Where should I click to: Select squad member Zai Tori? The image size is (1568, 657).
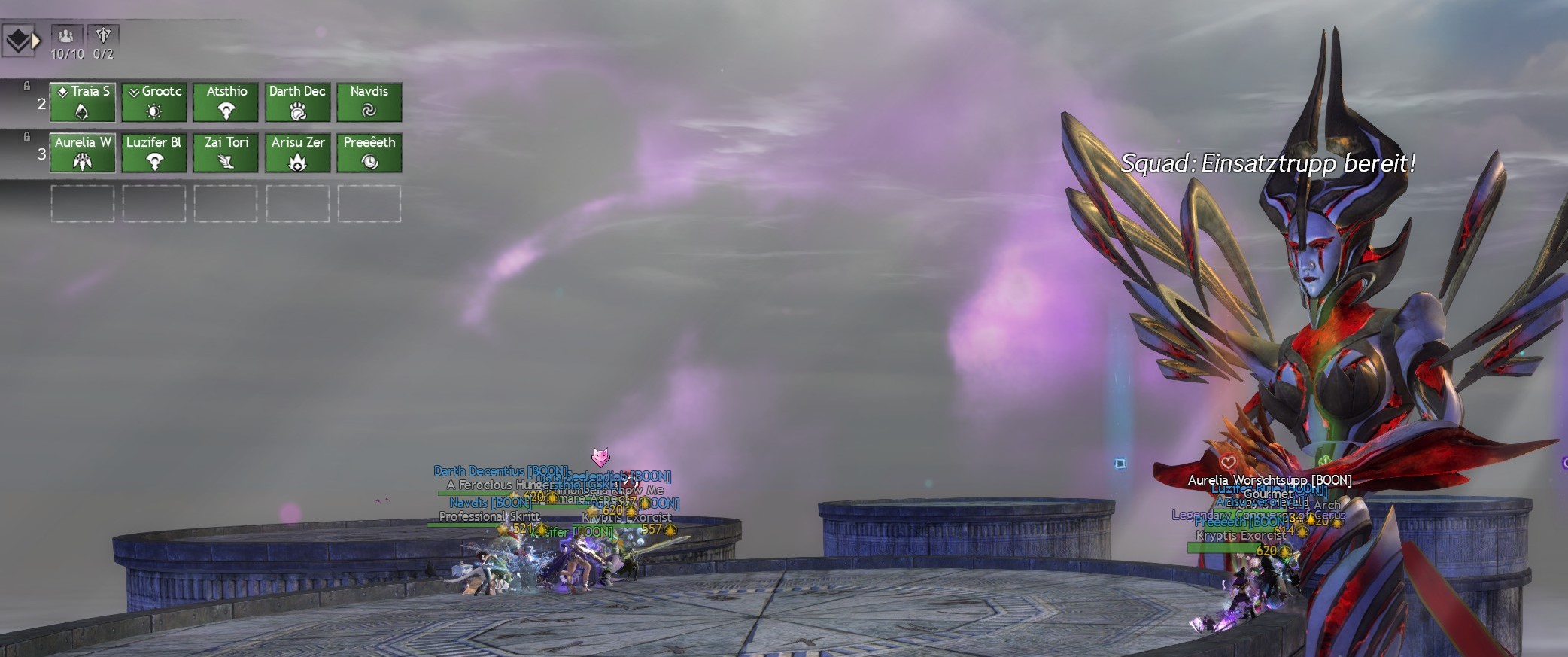(x=226, y=153)
